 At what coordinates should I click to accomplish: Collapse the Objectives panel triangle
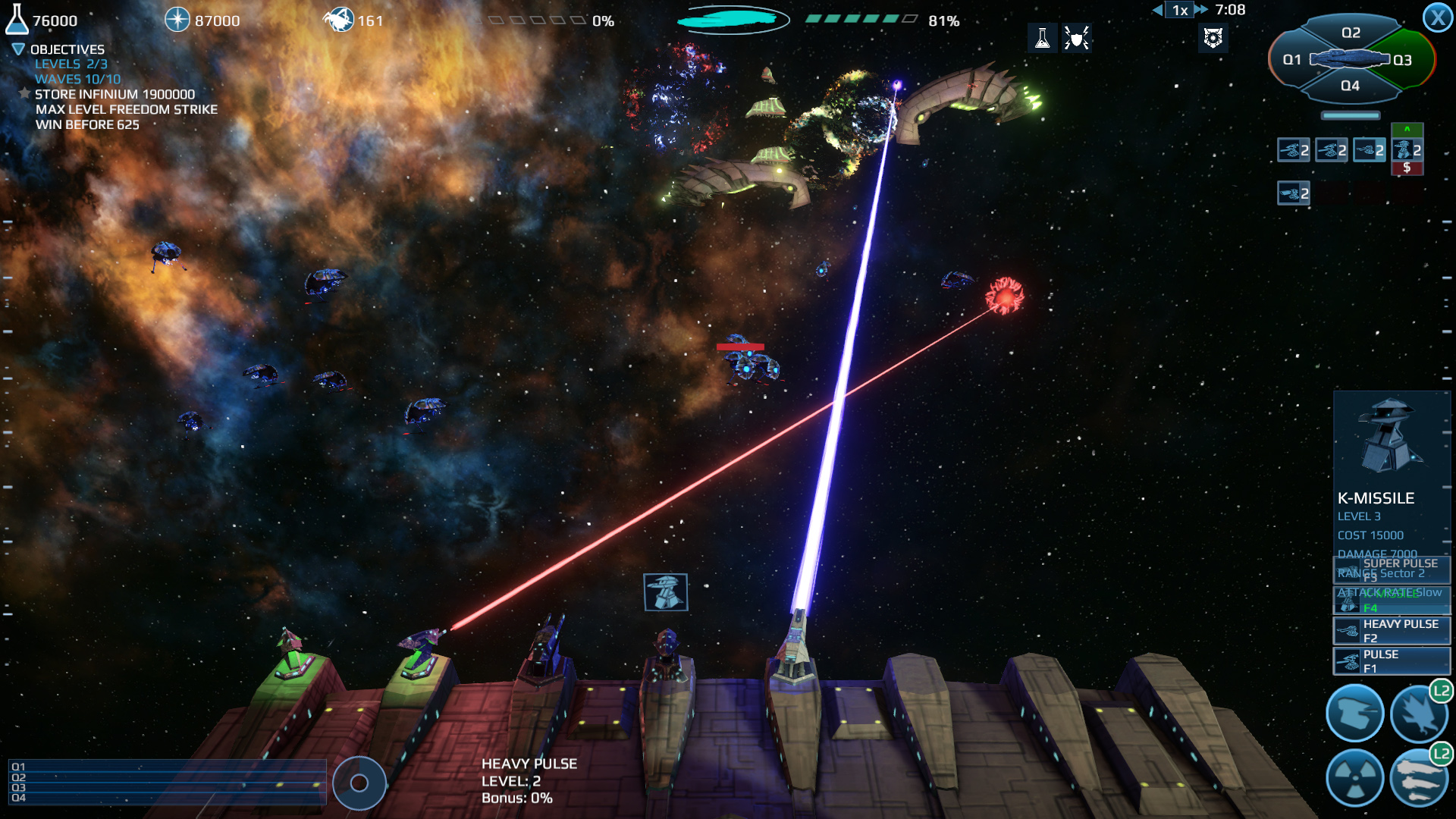pyautogui.click(x=17, y=49)
